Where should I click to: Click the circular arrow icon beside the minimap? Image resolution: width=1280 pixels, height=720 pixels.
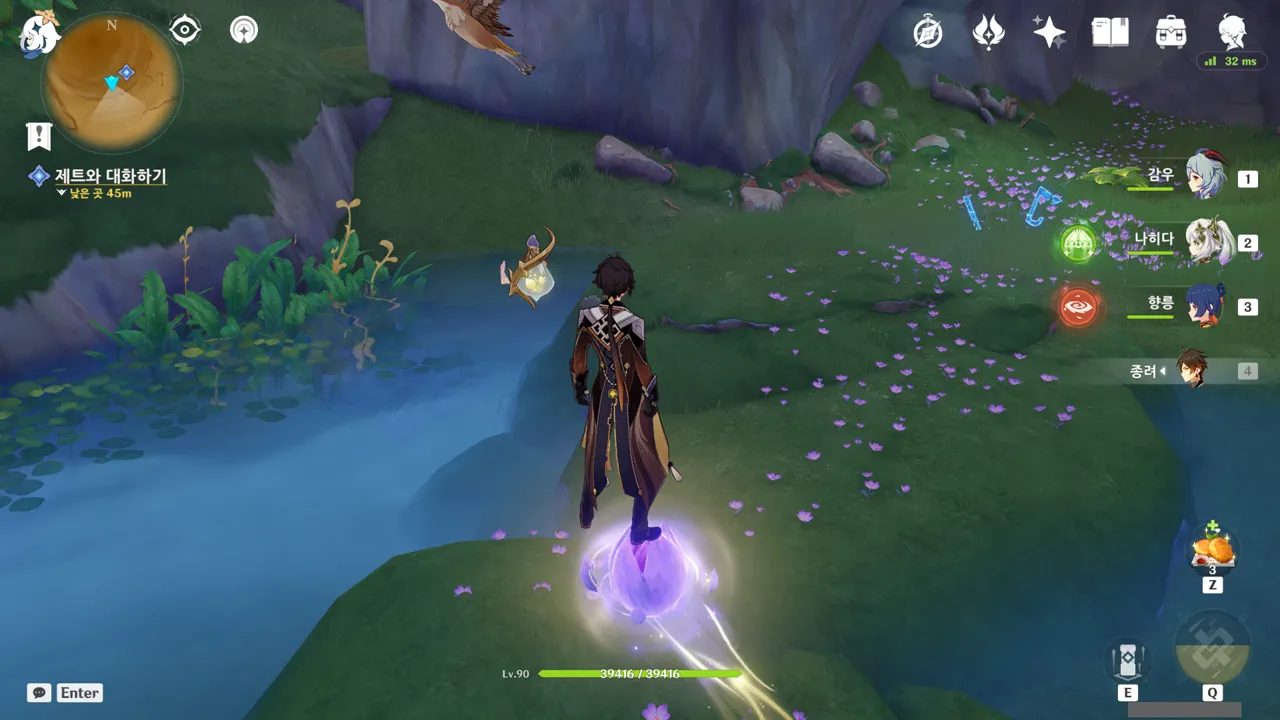[243, 30]
